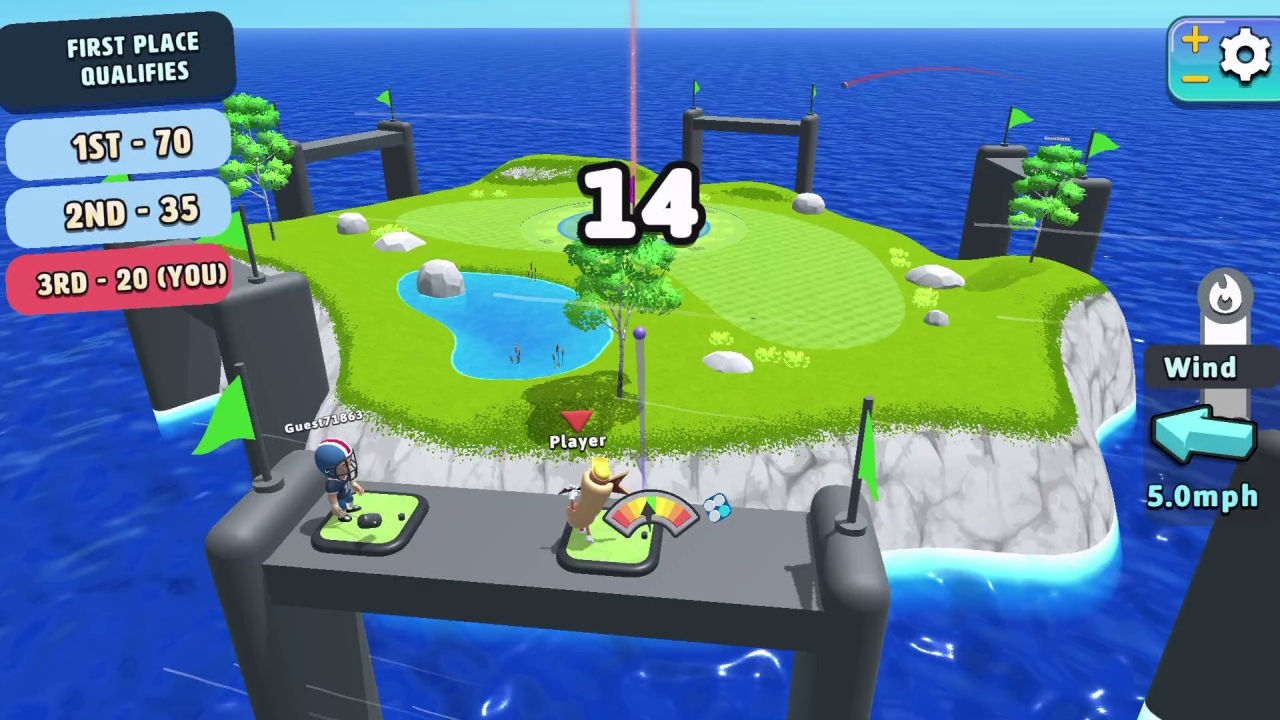Click the red Player position marker
The width and height of the screenshot is (1280, 720).
point(578,419)
